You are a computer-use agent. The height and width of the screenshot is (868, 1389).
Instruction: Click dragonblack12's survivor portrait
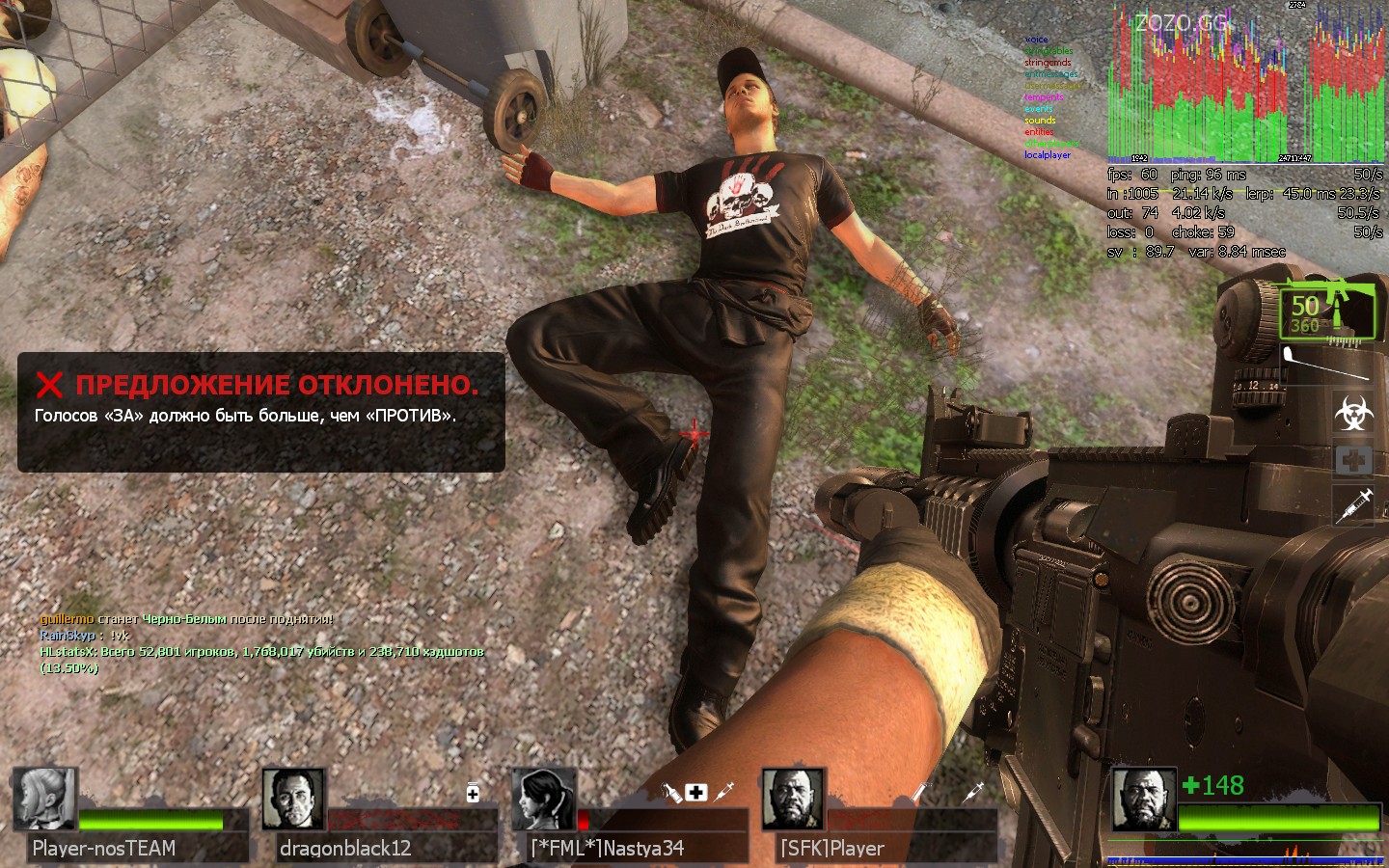pyautogui.click(x=293, y=800)
